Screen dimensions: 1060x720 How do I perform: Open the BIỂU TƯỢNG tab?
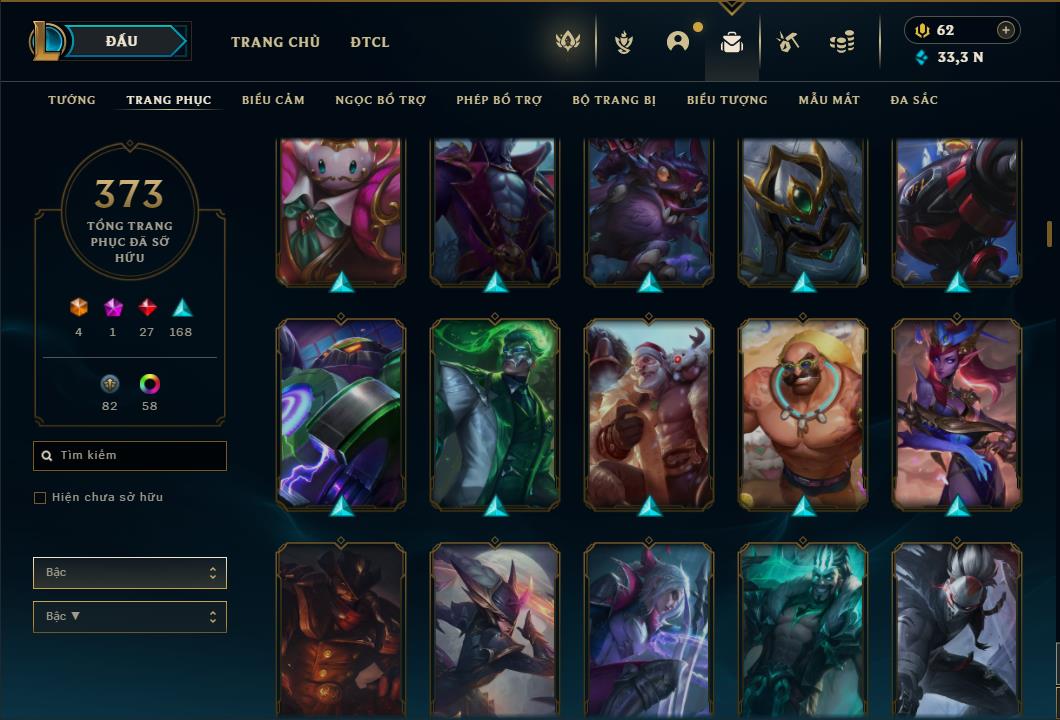(x=727, y=100)
